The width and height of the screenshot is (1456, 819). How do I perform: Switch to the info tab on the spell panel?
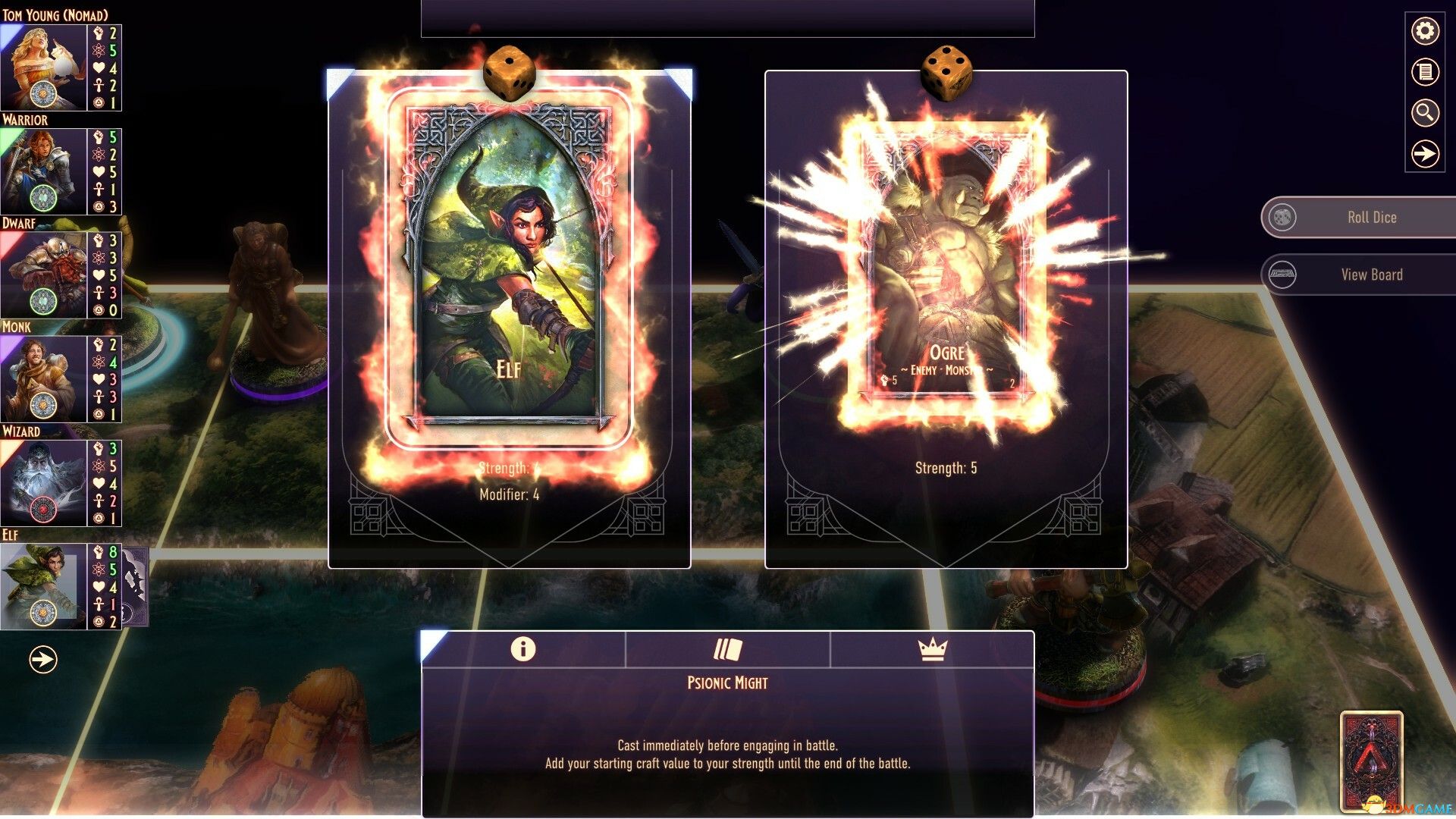[523, 650]
